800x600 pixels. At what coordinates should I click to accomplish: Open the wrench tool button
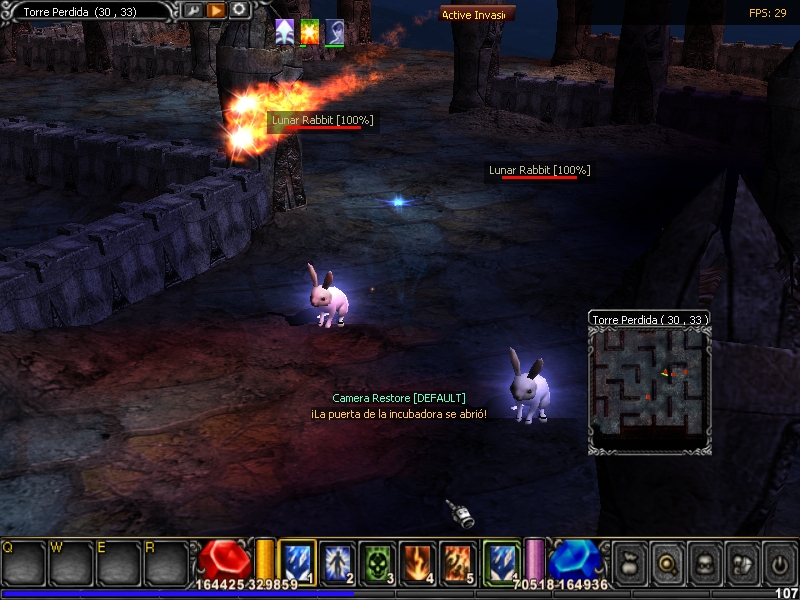192,10
